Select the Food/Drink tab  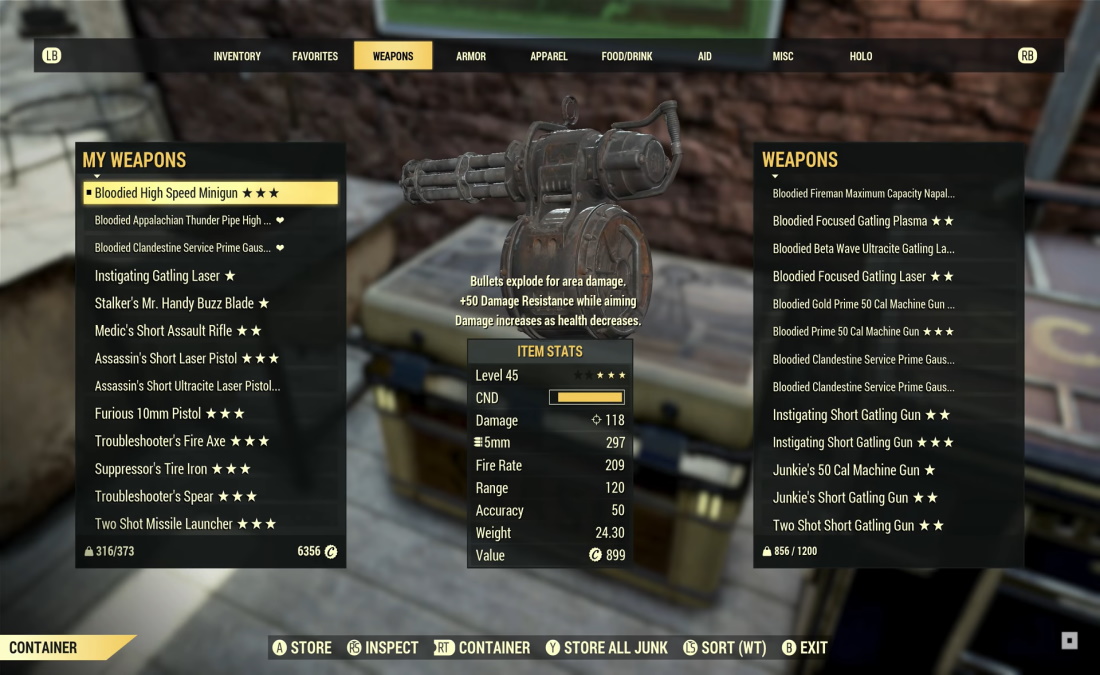point(627,56)
